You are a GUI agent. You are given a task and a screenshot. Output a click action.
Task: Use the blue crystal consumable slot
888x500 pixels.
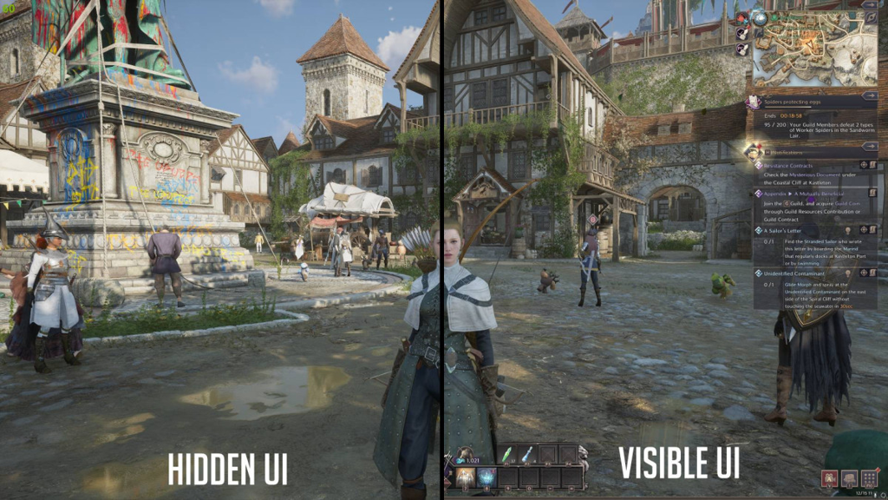pyautogui.click(x=527, y=456)
